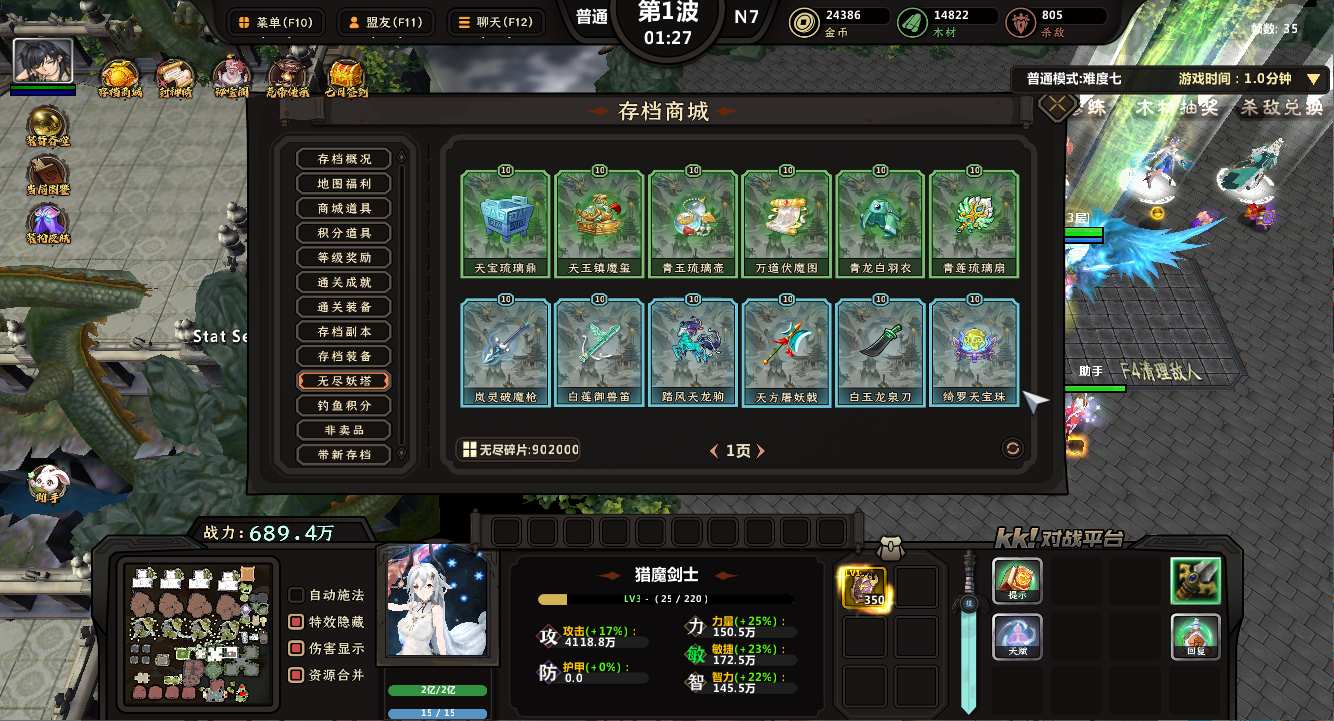Toggle the 伤害显示 checkbox
Viewport: 1334px width, 721px height.
click(297, 649)
